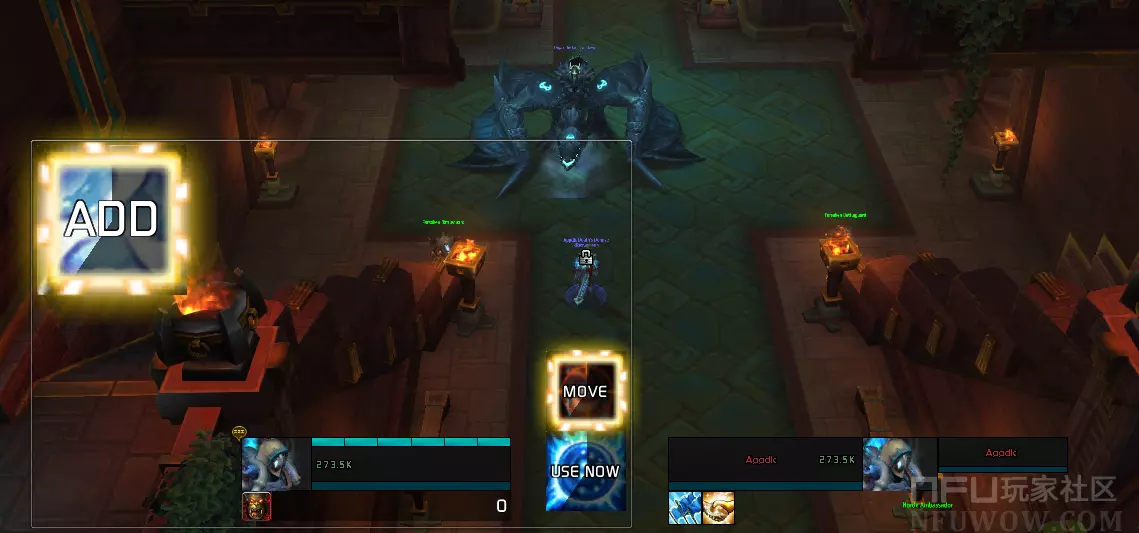Select the target portrait beside the Aqadk name
The image size is (1139, 533).
898,464
